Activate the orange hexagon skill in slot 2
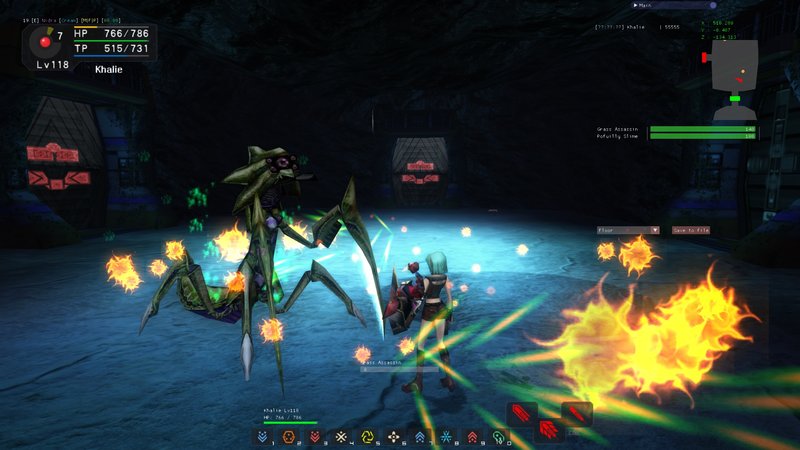 click(289, 437)
